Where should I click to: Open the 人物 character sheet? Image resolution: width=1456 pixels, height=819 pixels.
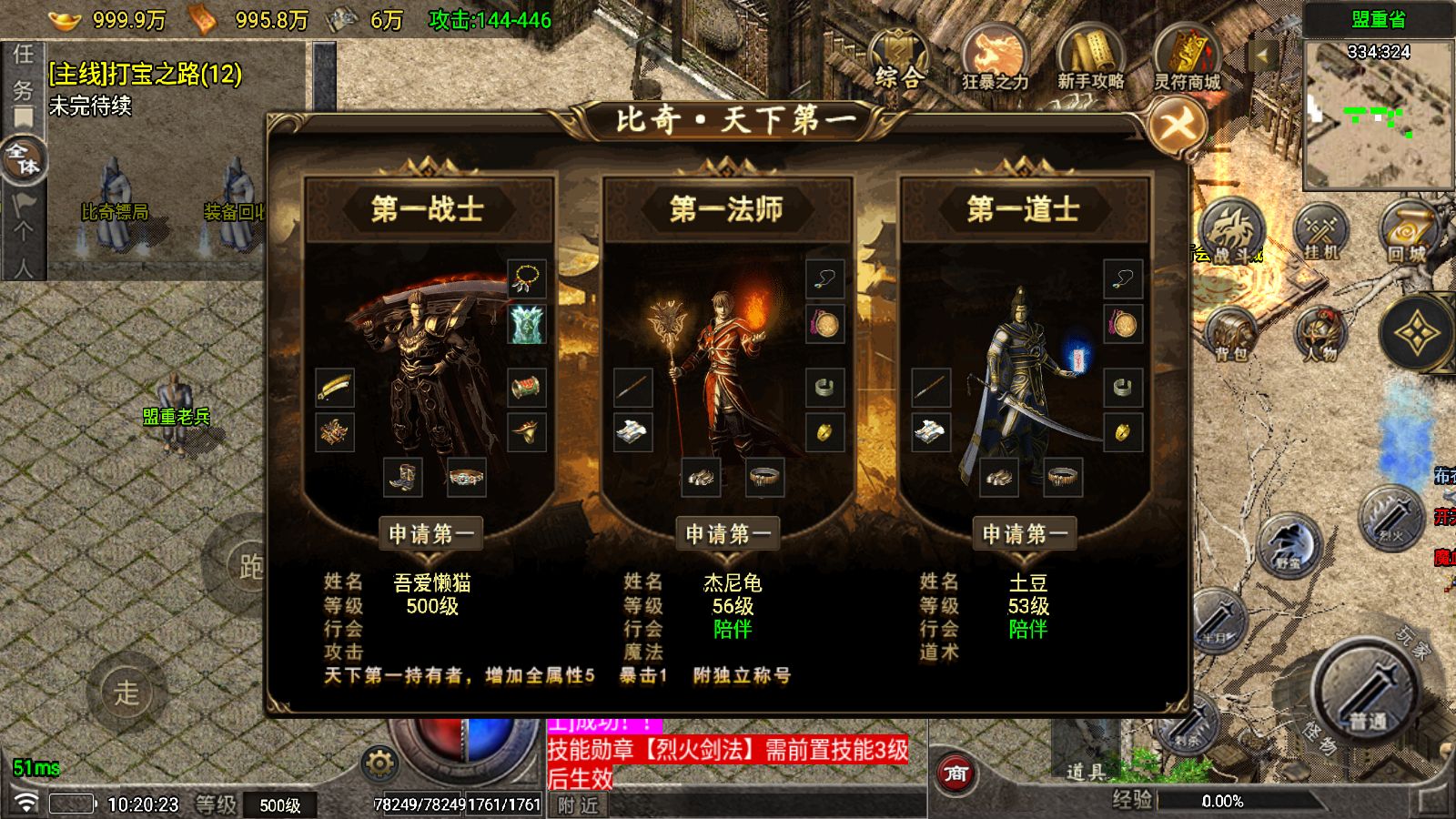coord(1320,335)
